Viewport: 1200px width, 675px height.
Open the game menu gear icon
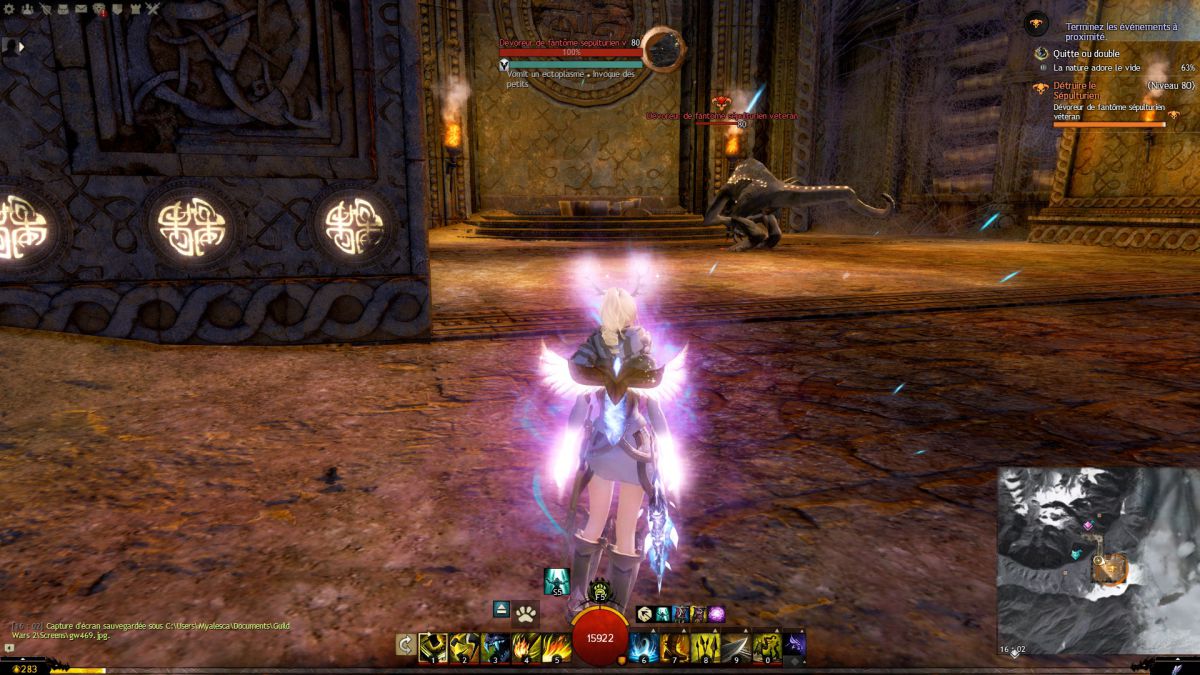click(9, 9)
